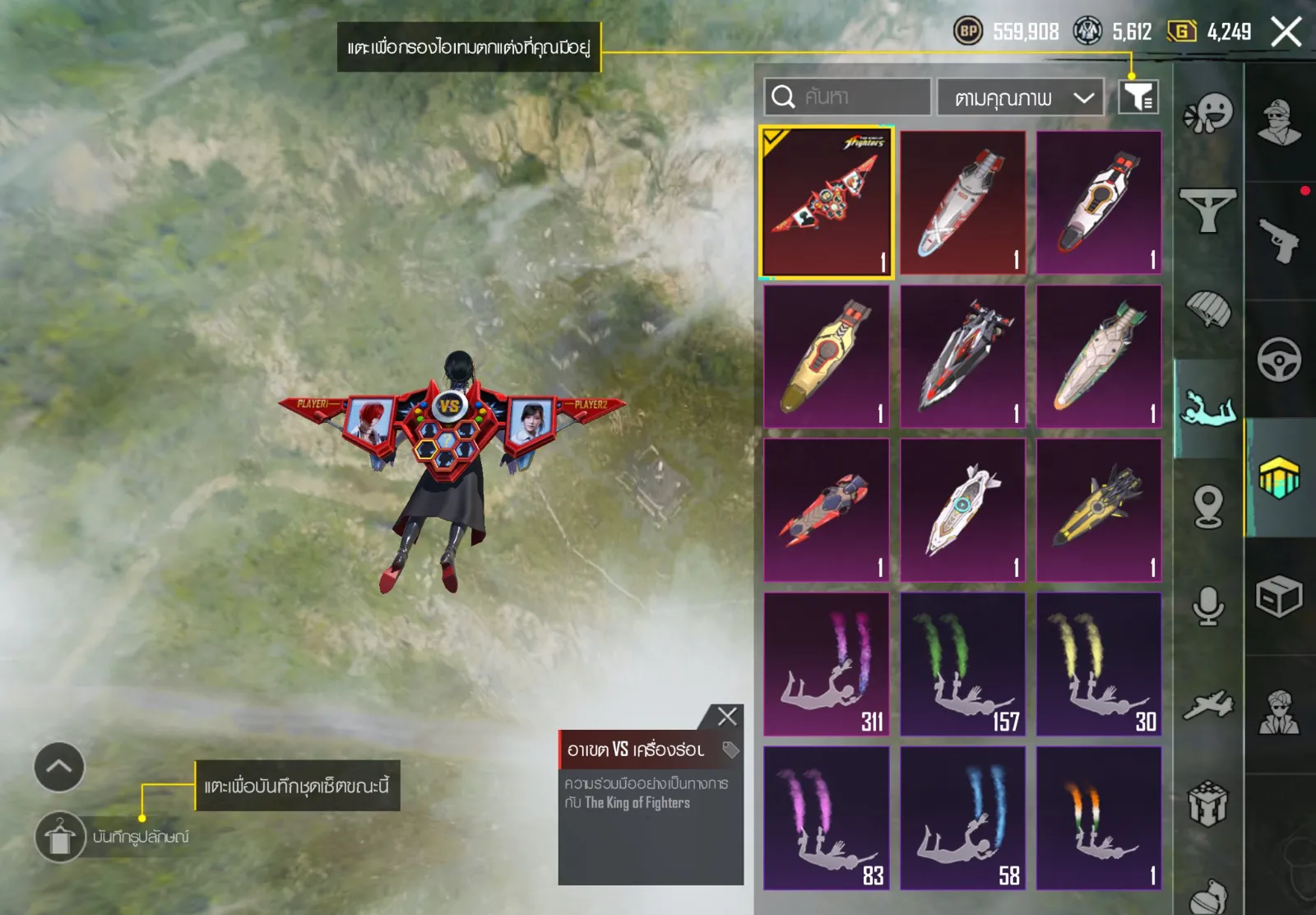Pick the yellow smoke trail with count 30

pos(1099,664)
